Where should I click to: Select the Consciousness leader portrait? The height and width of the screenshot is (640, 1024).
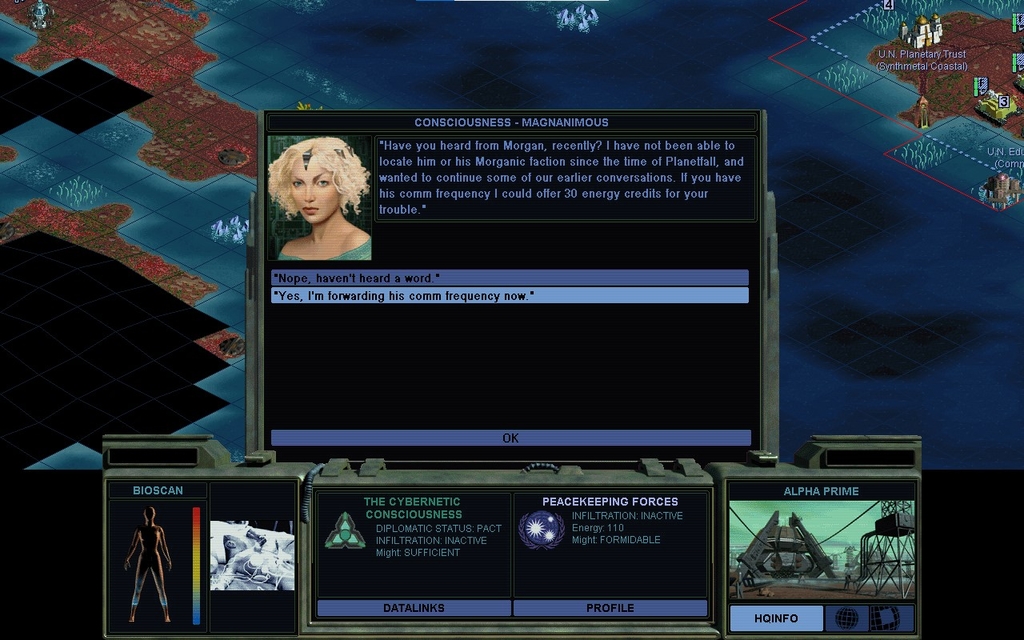coord(320,198)
